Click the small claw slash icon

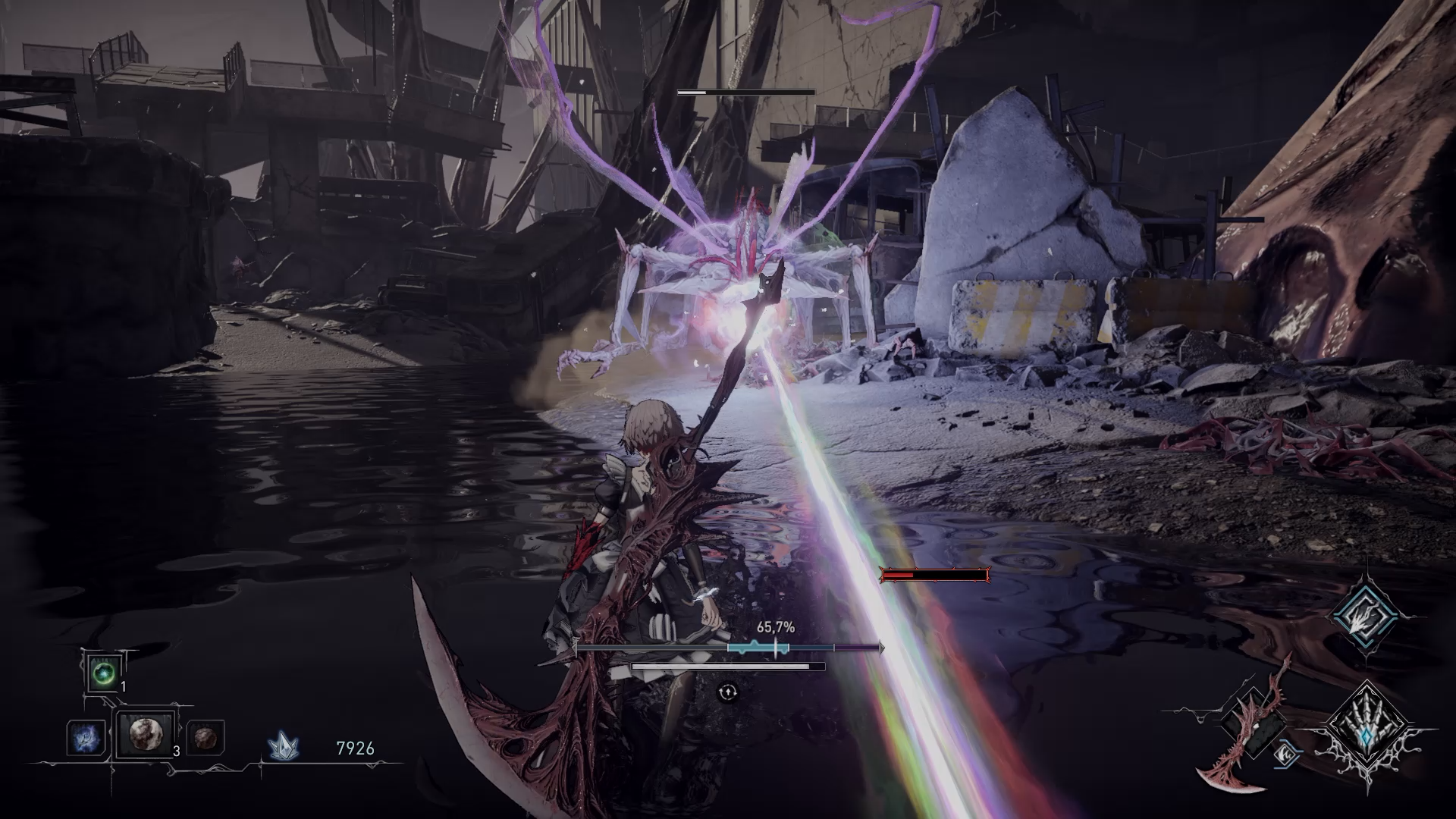pyautogui.click(x=1285, y=753)
